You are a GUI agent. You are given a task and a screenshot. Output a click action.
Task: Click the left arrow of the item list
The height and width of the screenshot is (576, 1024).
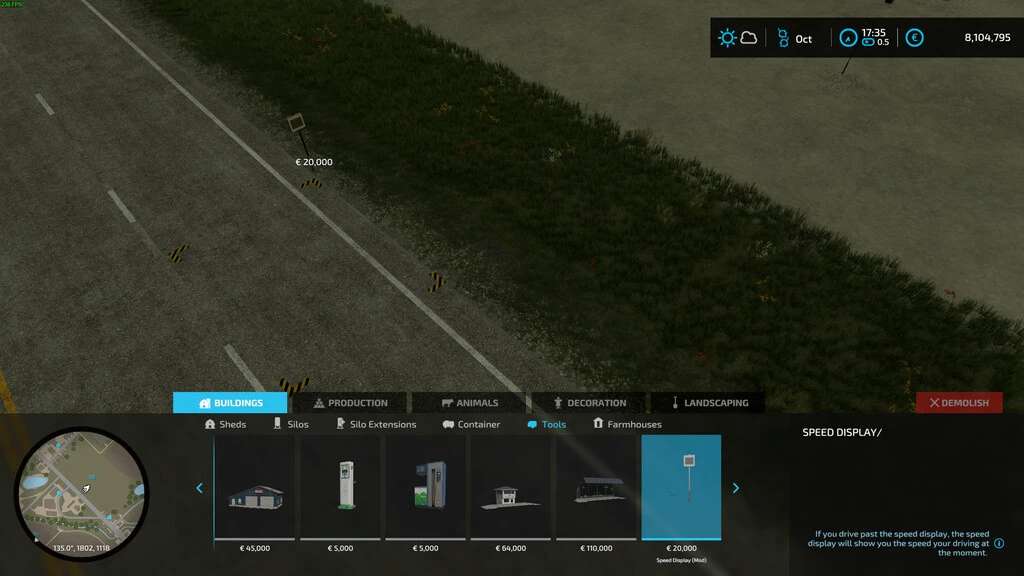tap(199, 488)
